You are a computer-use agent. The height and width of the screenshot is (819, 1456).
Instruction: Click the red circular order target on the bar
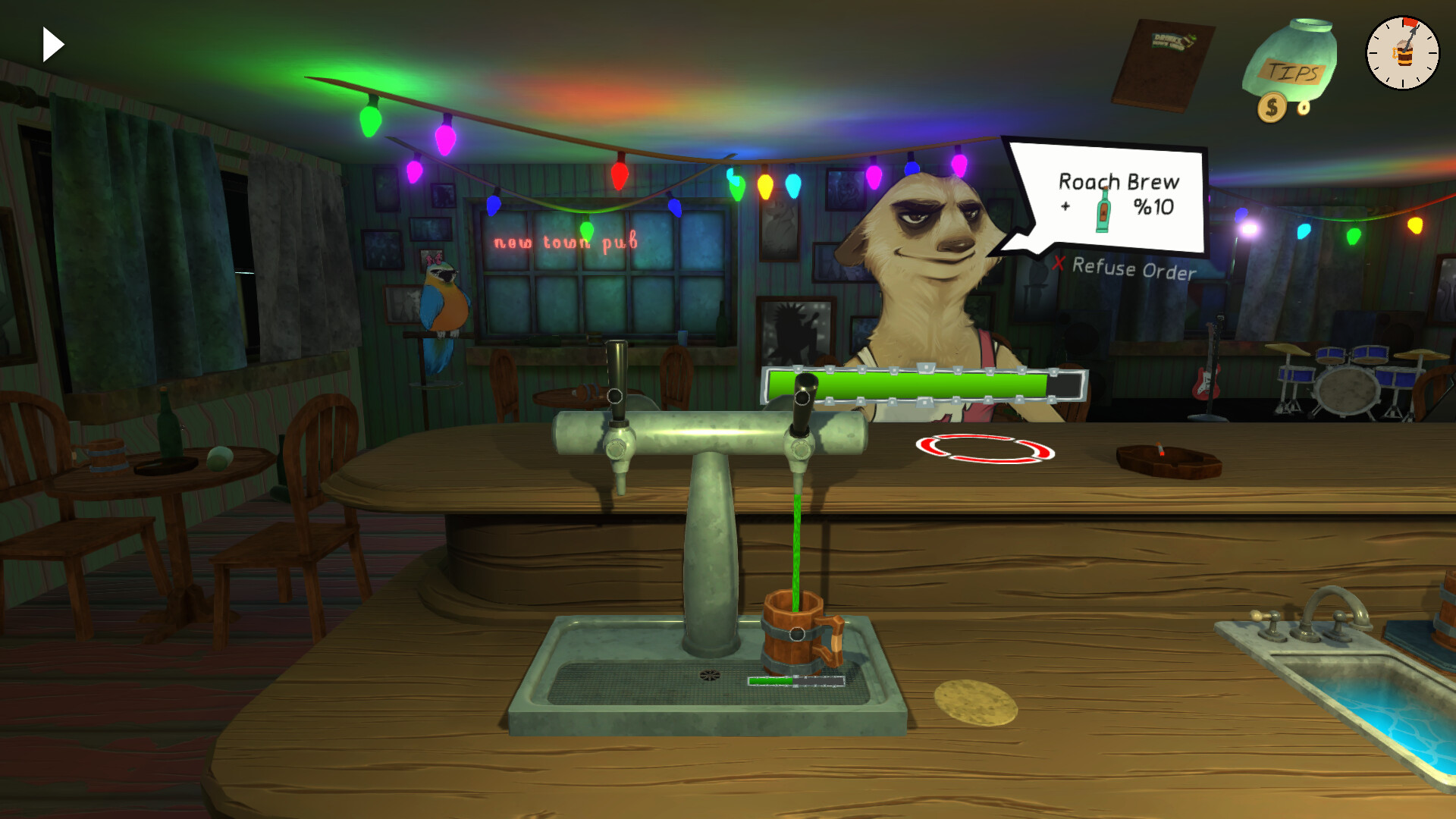986,449
